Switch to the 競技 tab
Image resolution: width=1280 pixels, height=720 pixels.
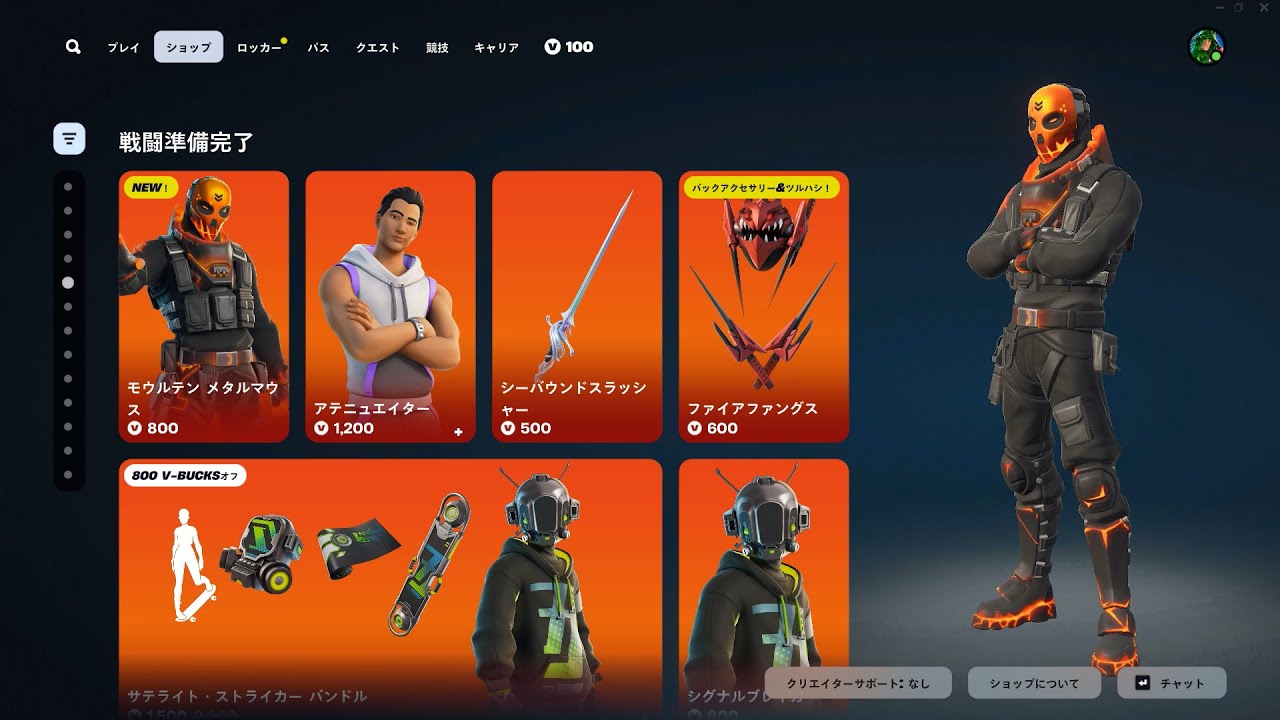[x=437, y=47]
